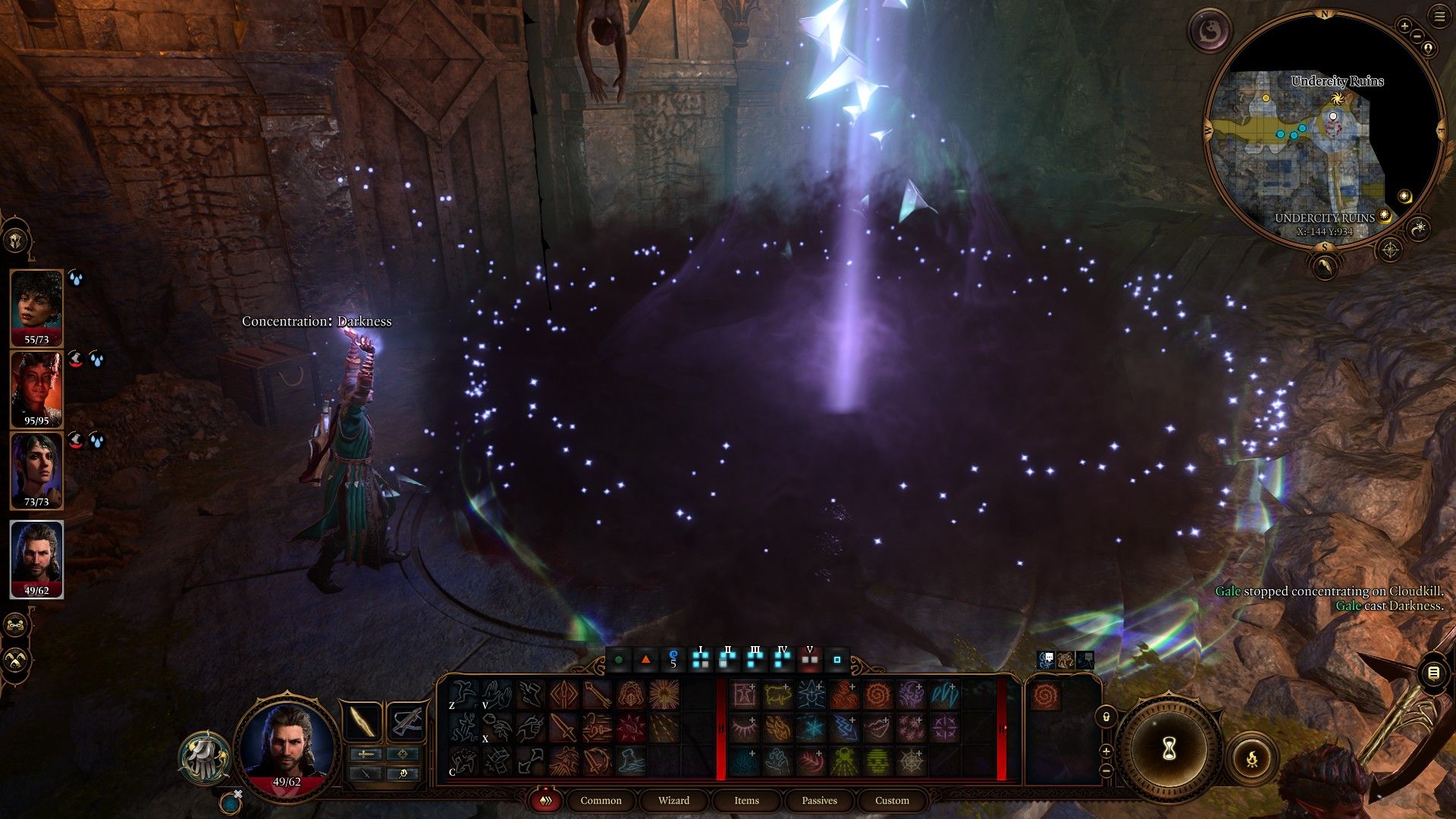Select the crossbow ranged weapon slot

pyautogui.click(x=406, y=721)
